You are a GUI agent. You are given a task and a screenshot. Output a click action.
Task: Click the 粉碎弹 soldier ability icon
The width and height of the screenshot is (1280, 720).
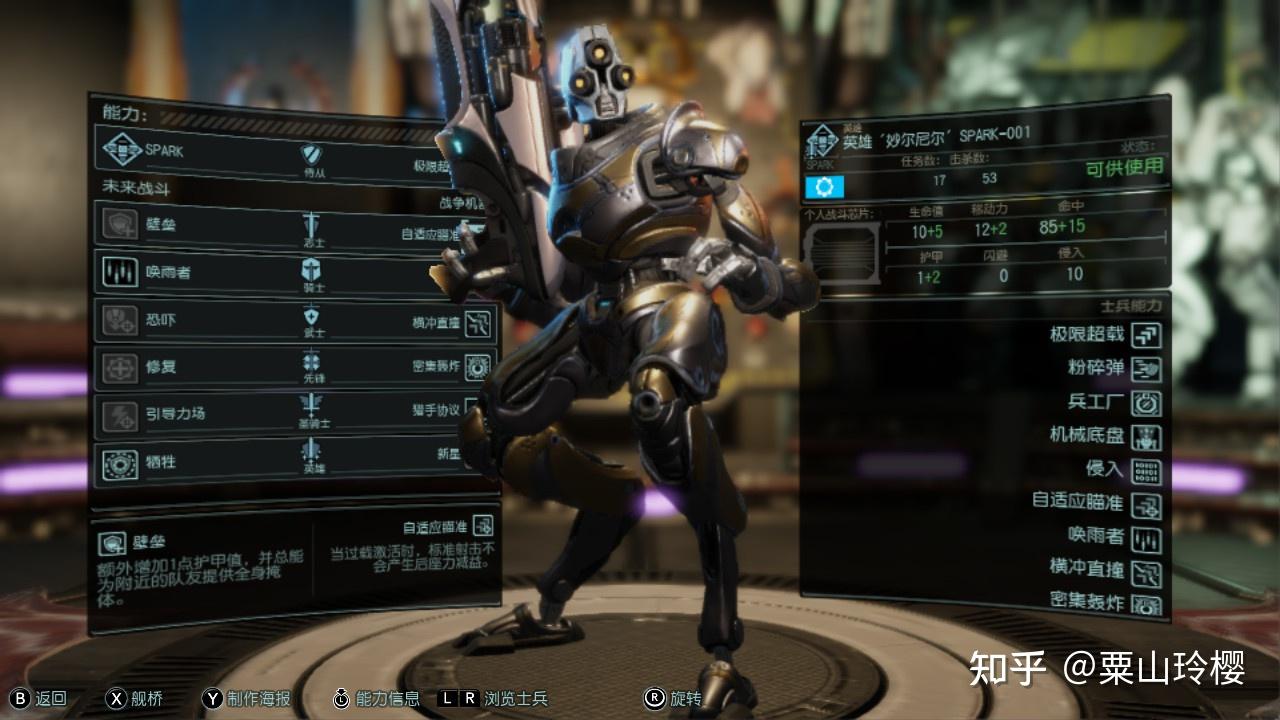click(x=1146, y=369)
